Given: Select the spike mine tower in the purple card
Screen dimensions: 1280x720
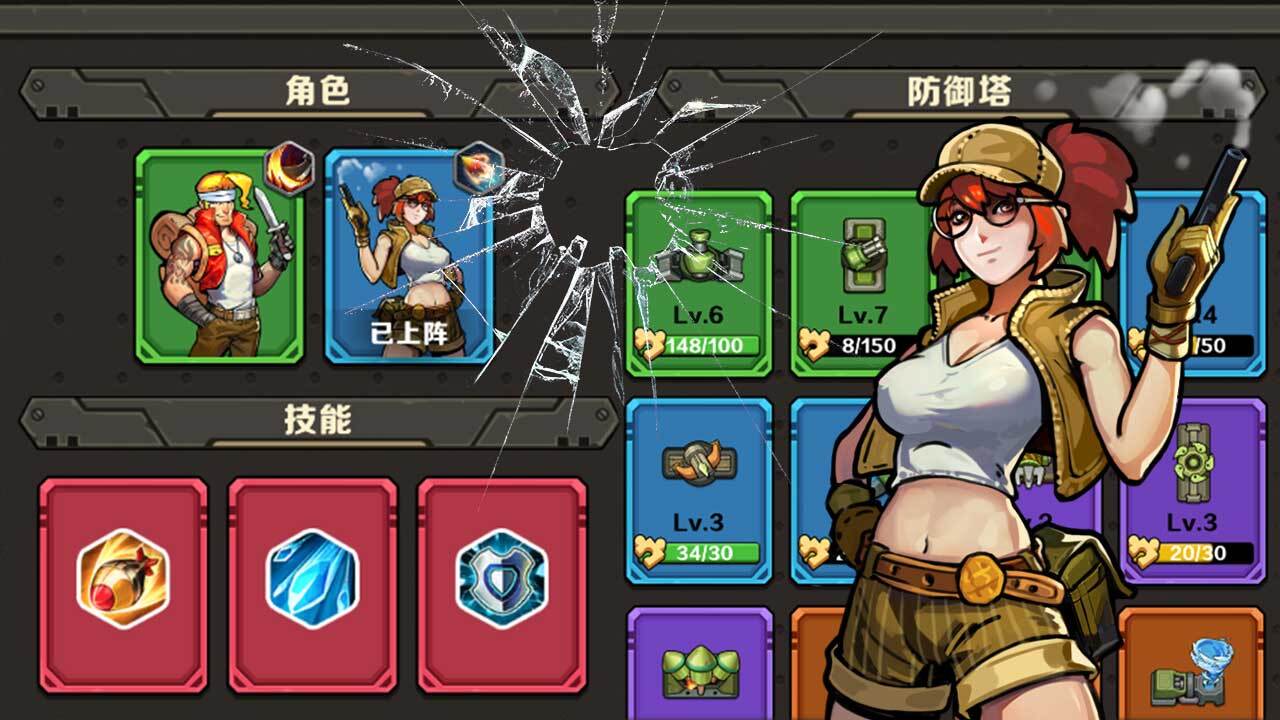Looking at the screenshot, I should coord(700,670).
